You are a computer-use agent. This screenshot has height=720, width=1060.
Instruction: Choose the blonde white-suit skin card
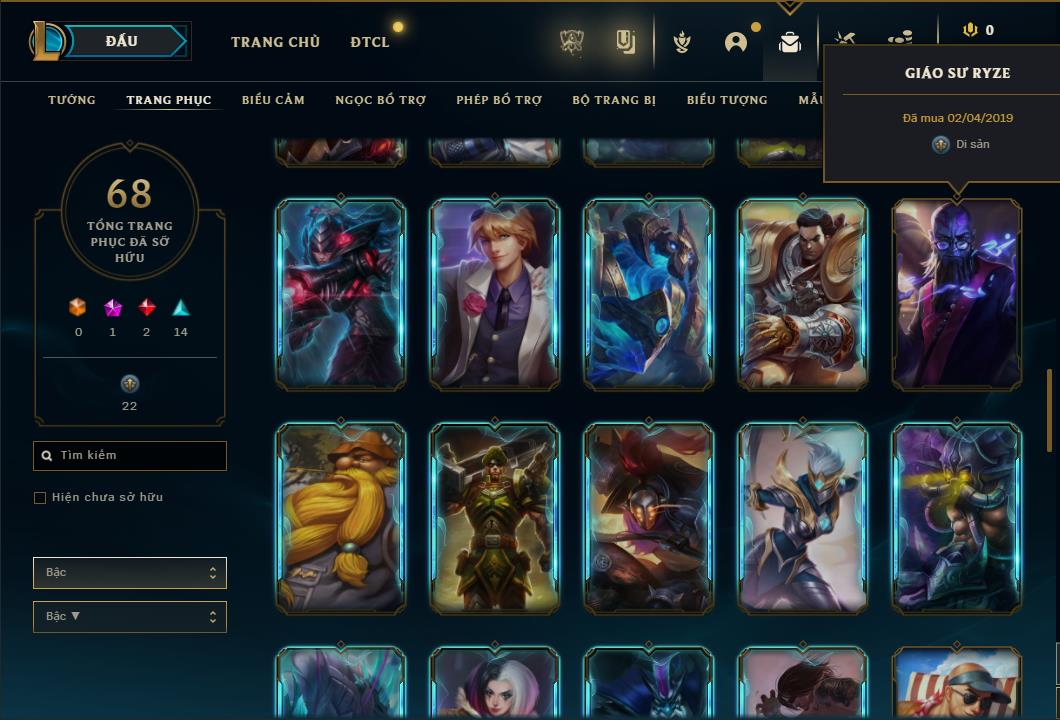pos(494,294)
